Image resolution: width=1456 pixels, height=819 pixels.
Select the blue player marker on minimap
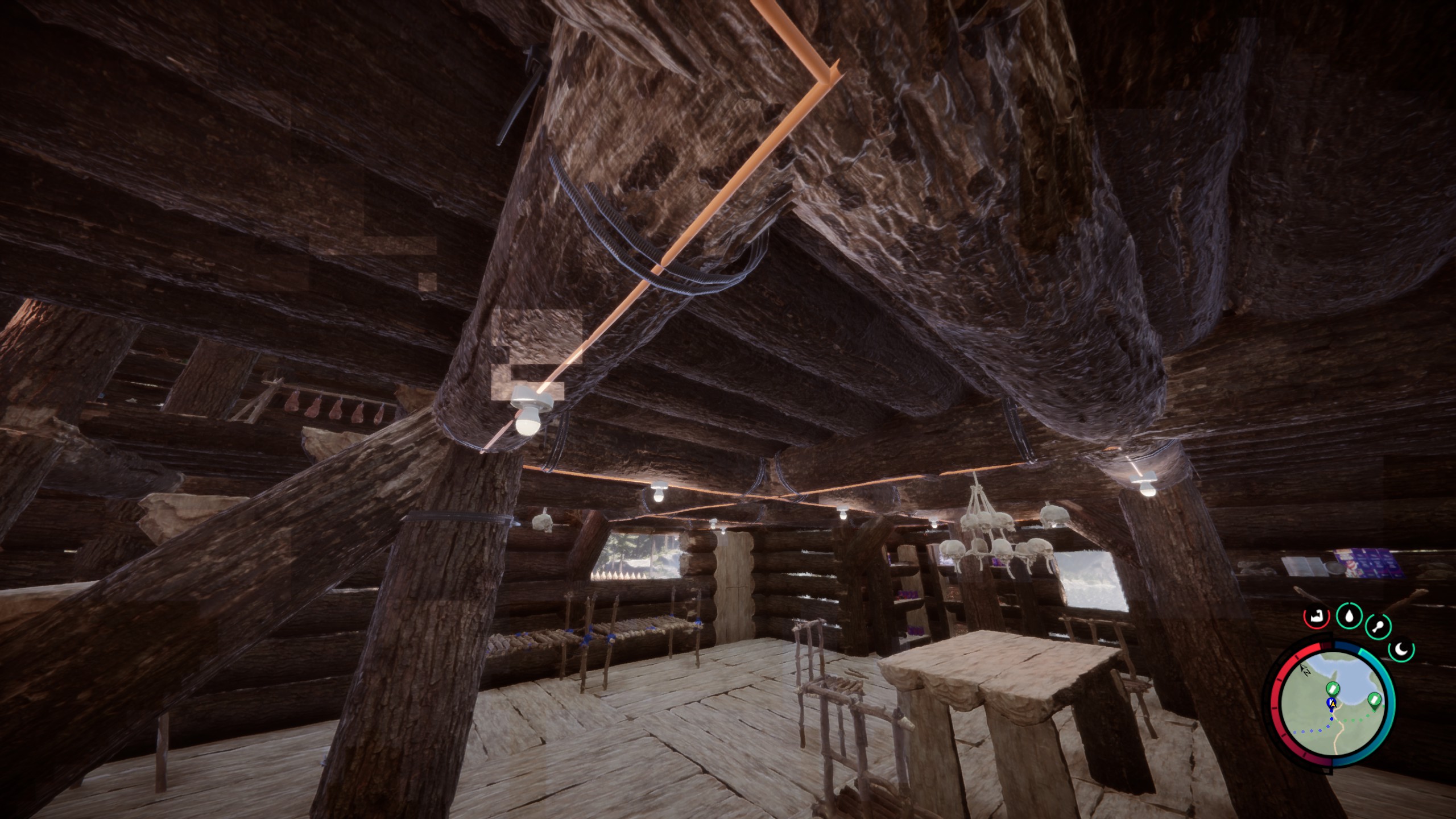pyautogui.click(x=1331, y=704)
